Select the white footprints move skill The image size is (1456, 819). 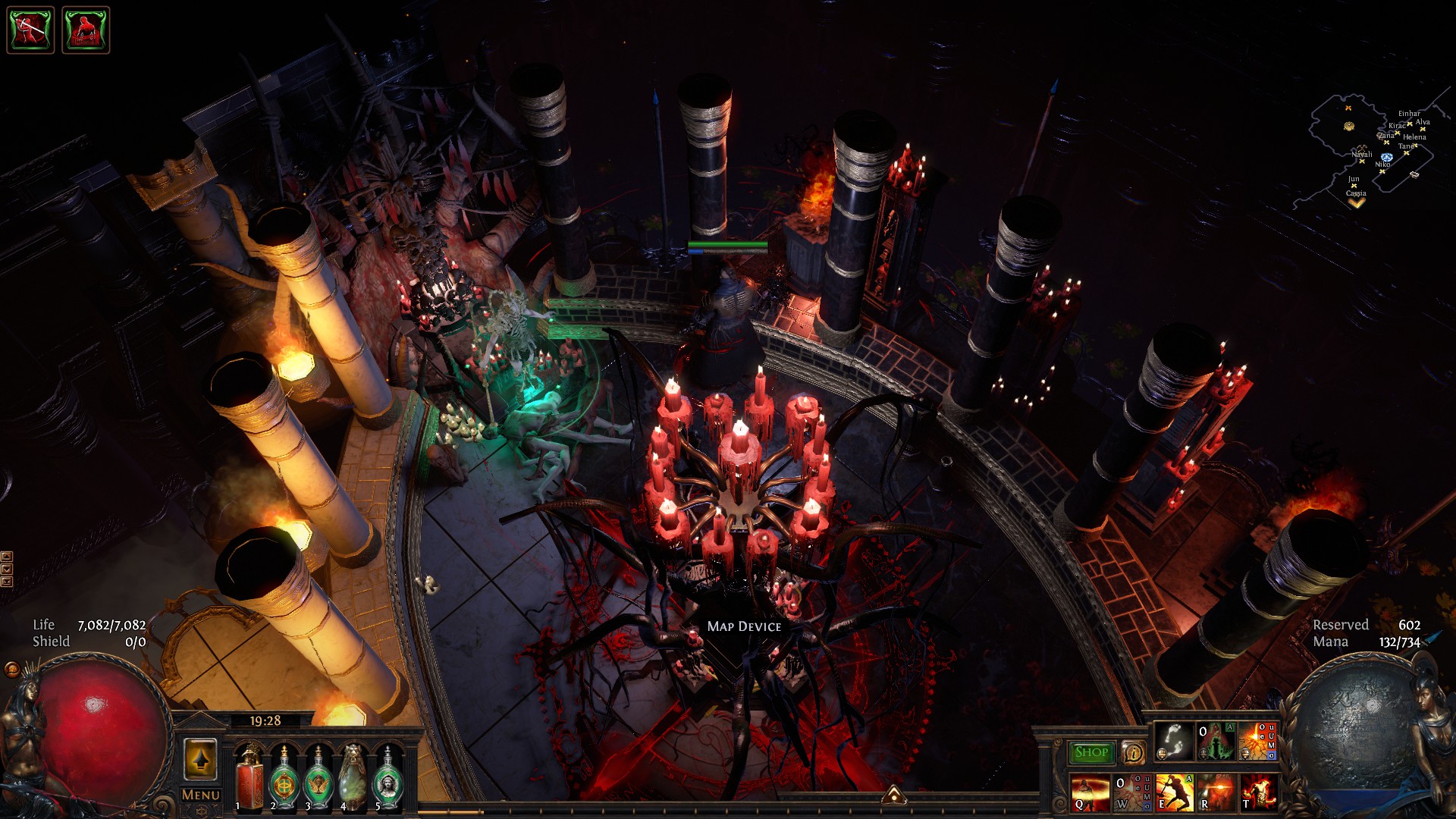(1173, 741)
